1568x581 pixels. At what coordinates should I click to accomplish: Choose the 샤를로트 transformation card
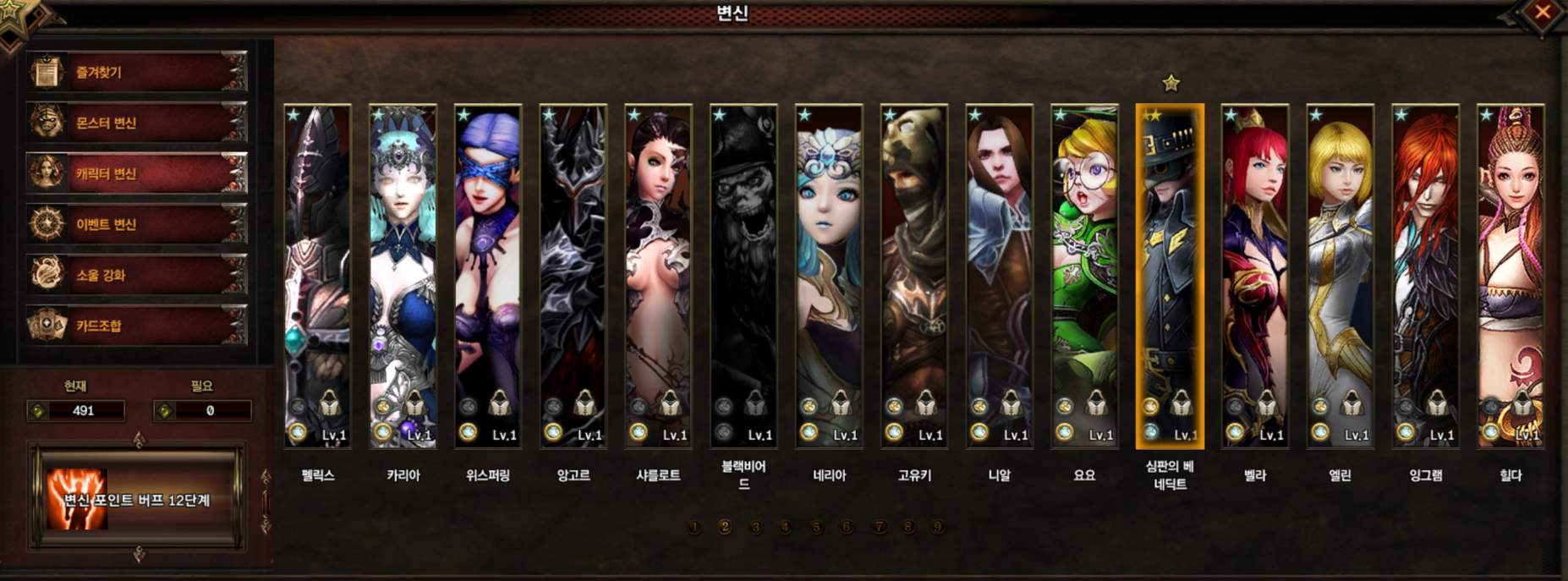click(658, 276)
